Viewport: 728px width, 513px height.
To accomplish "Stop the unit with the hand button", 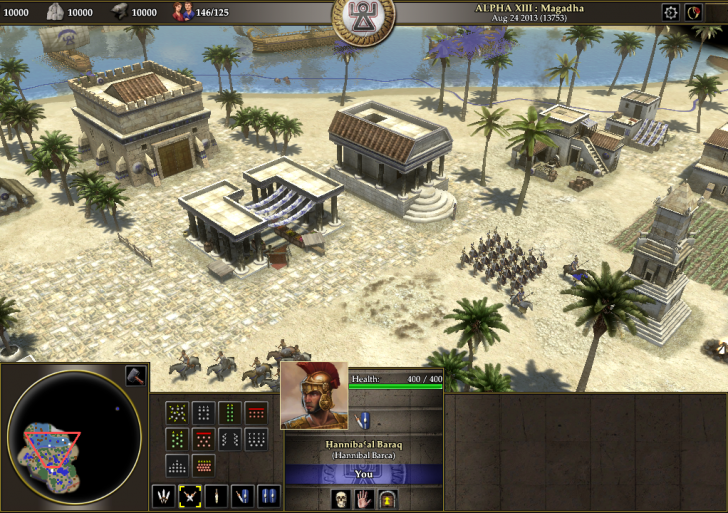I will 364,498.
